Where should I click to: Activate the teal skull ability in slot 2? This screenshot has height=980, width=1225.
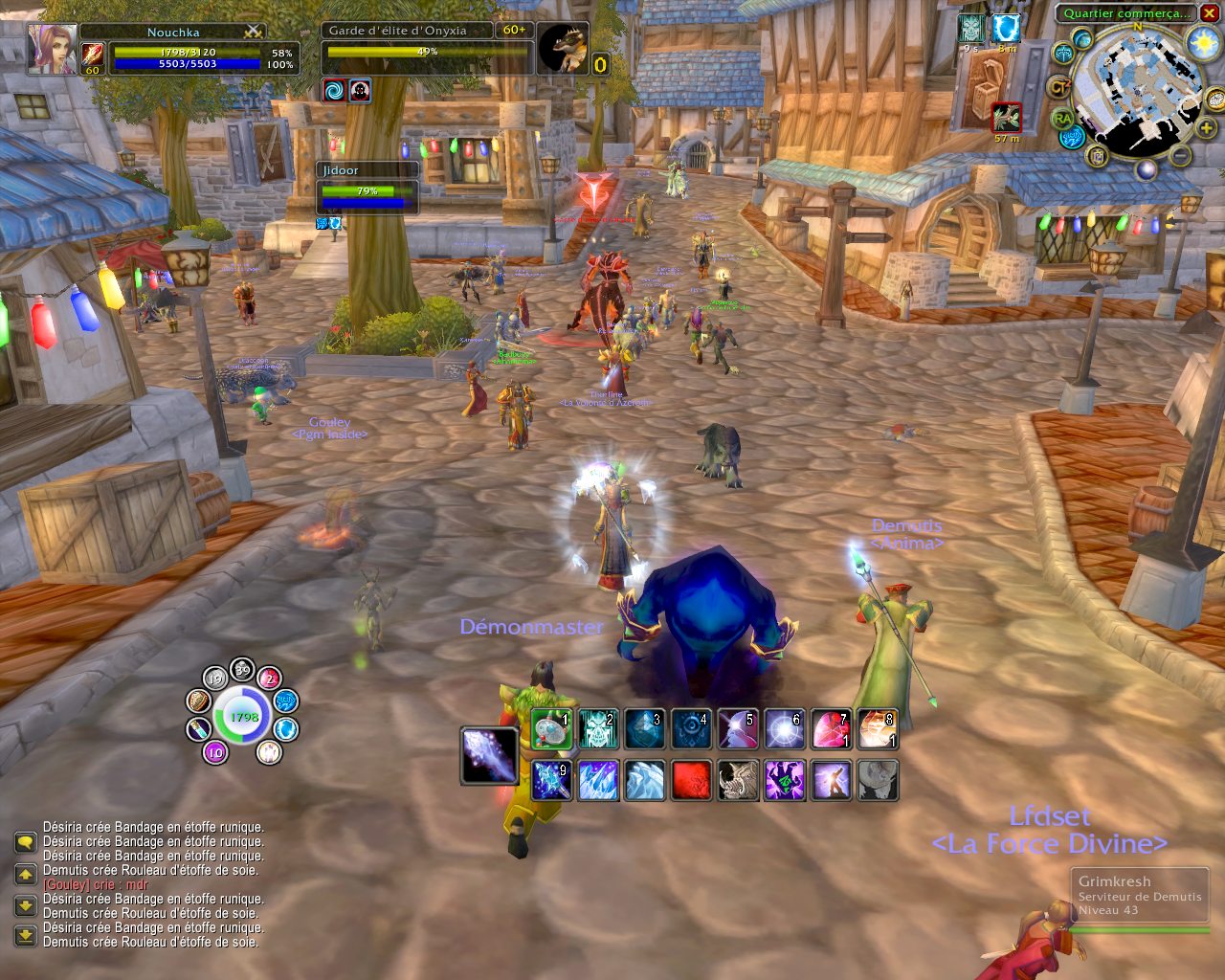click(x=598, y=729)
